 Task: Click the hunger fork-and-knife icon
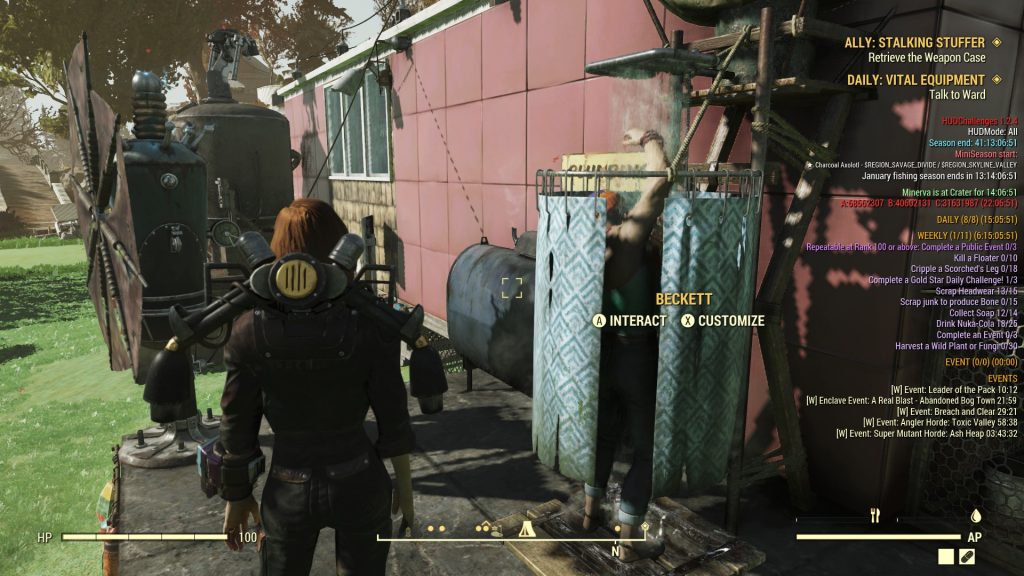[x=875, y=516]
